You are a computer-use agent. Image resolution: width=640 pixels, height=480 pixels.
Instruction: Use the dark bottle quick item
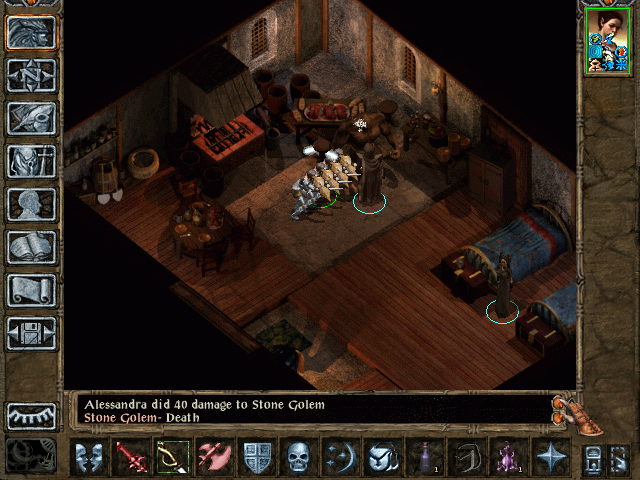[x=425, y=458]
